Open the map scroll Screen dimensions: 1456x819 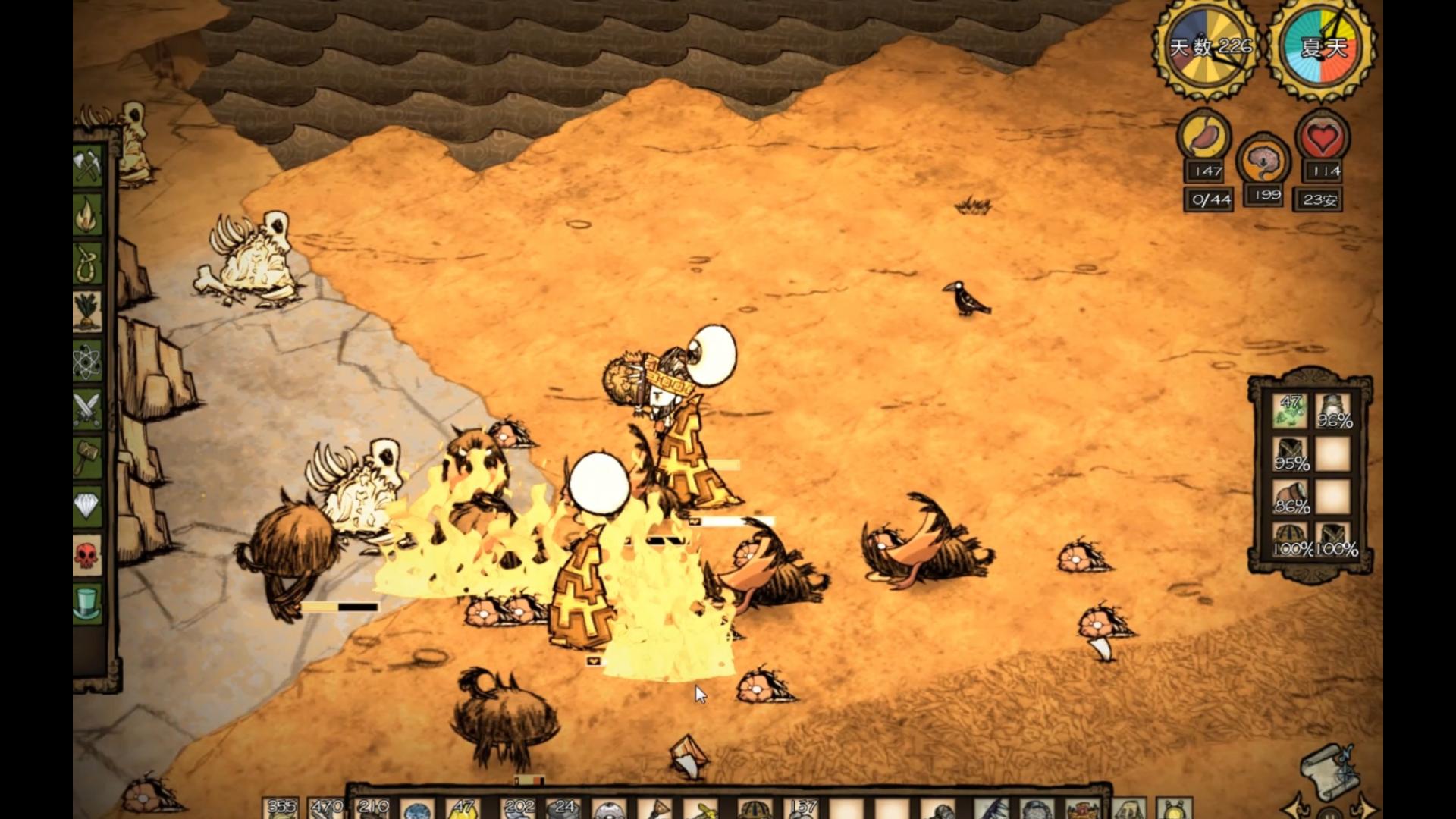[x=1328, y=771]
